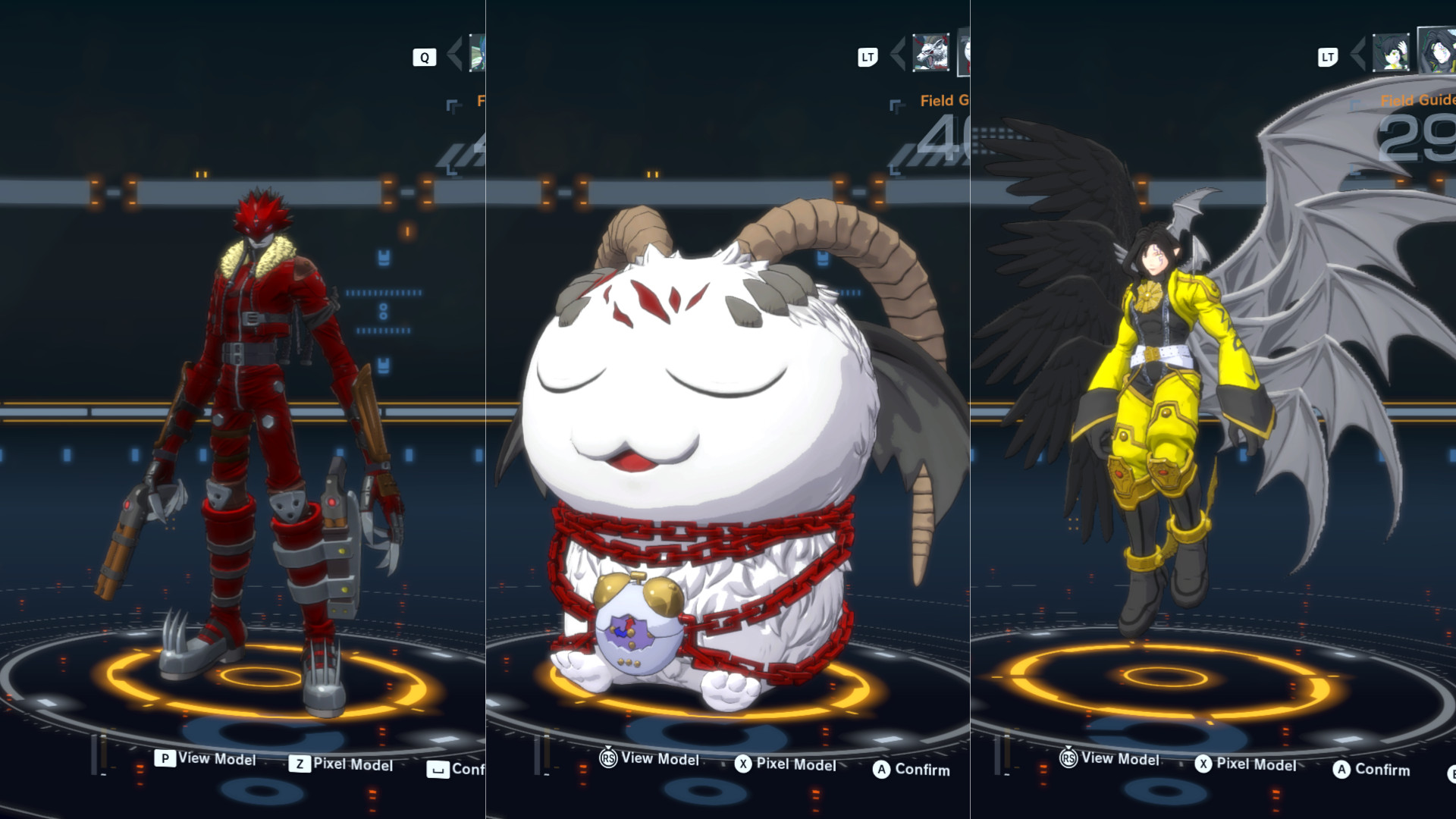Click the LT trigger prompt in middle panel

click(x=869, y=55)
